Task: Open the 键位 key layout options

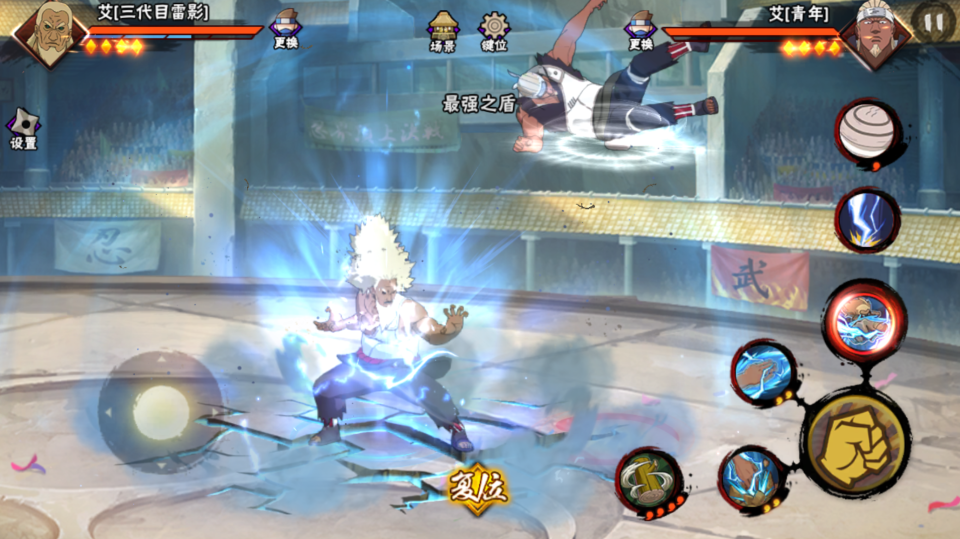Action: tap(494, 31)
